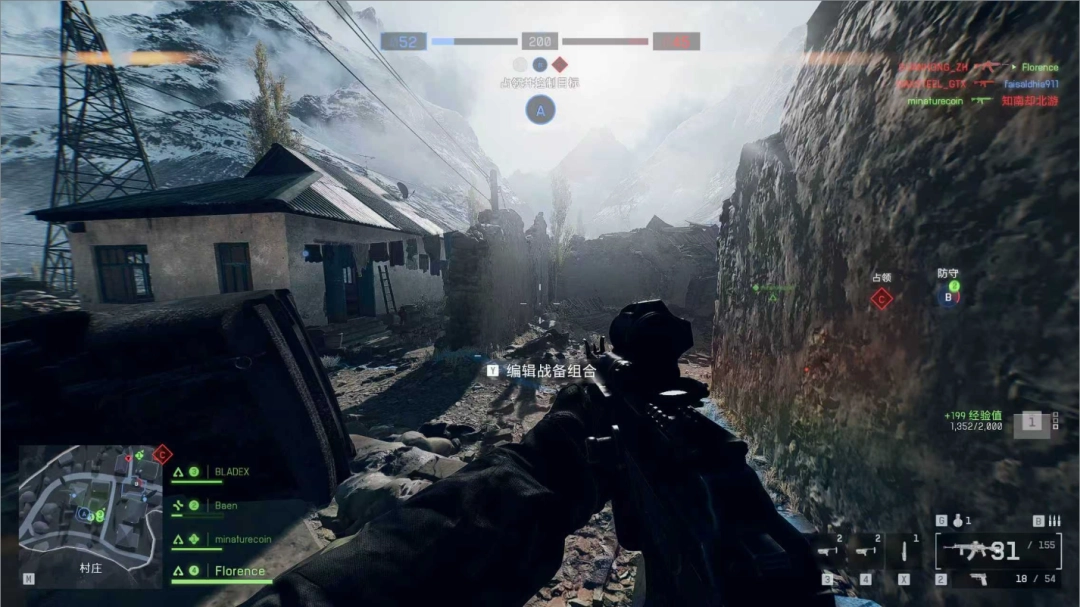Click the red diamond objective status icon
This screenshot has height=607, width=1080.
(x=560, y=63)
